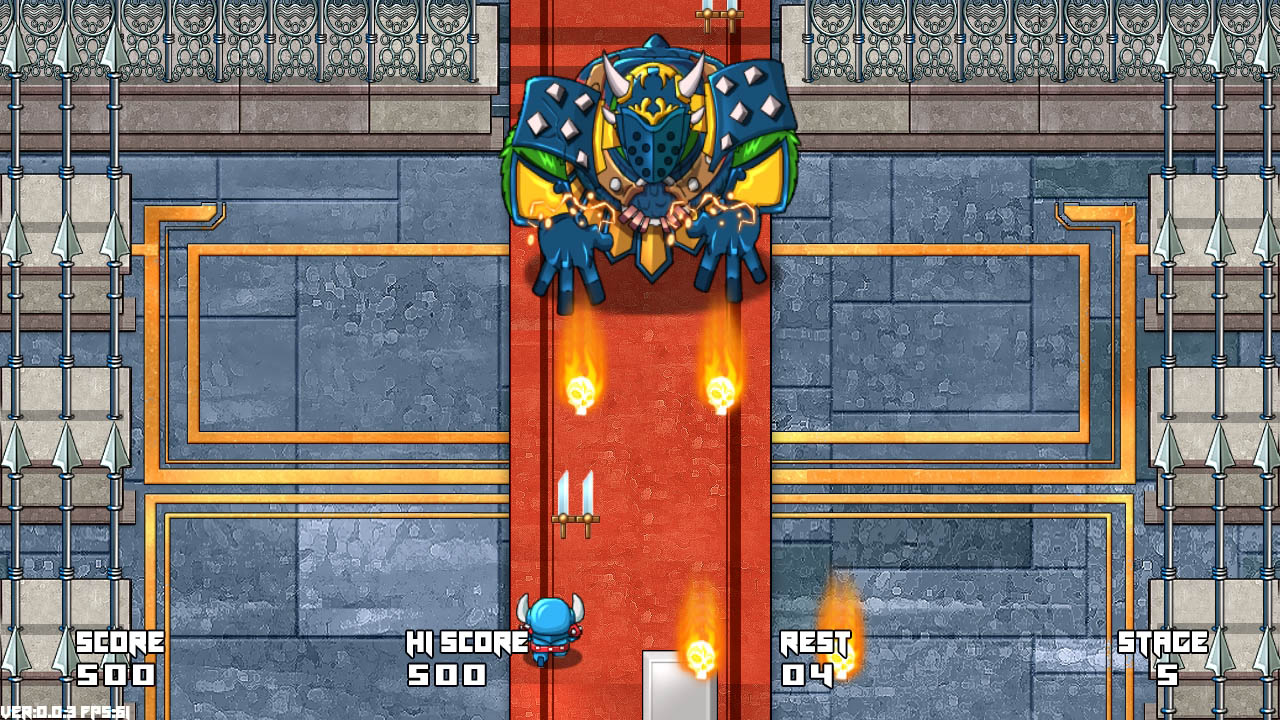
Task: Click the twin swords pickup item
Action: point(577,495)
